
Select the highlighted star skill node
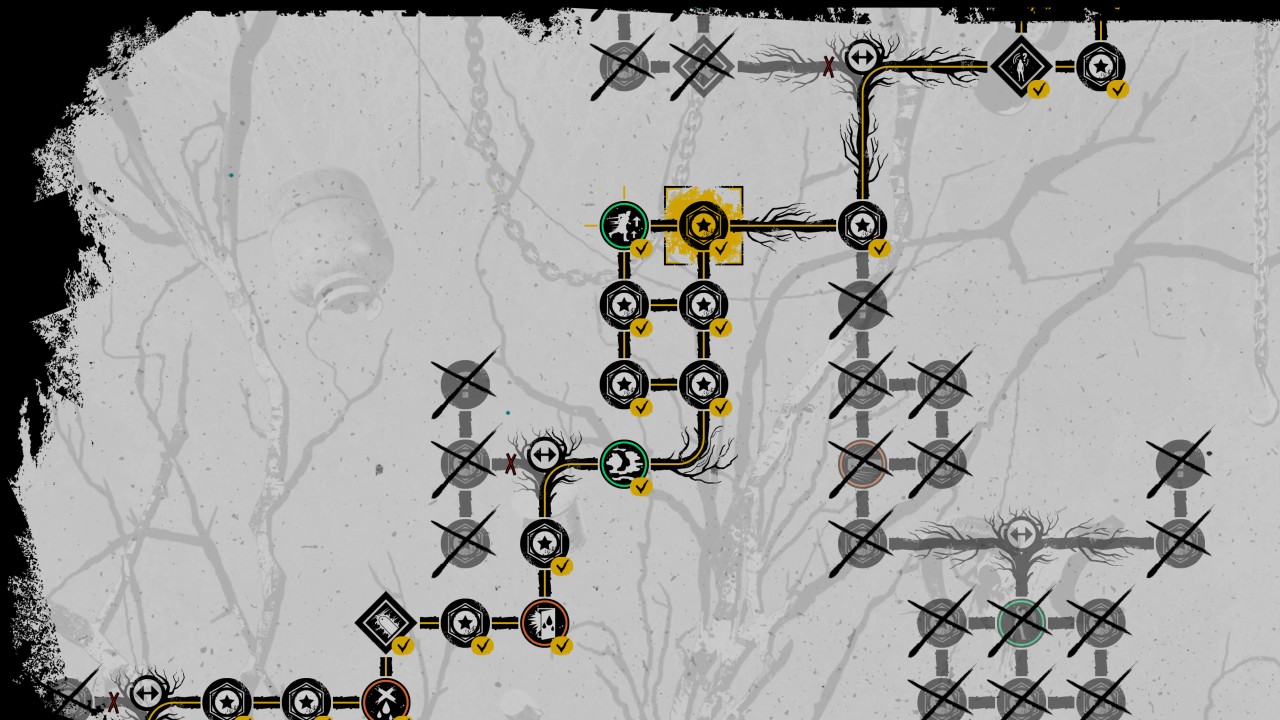tap(705, 225)
